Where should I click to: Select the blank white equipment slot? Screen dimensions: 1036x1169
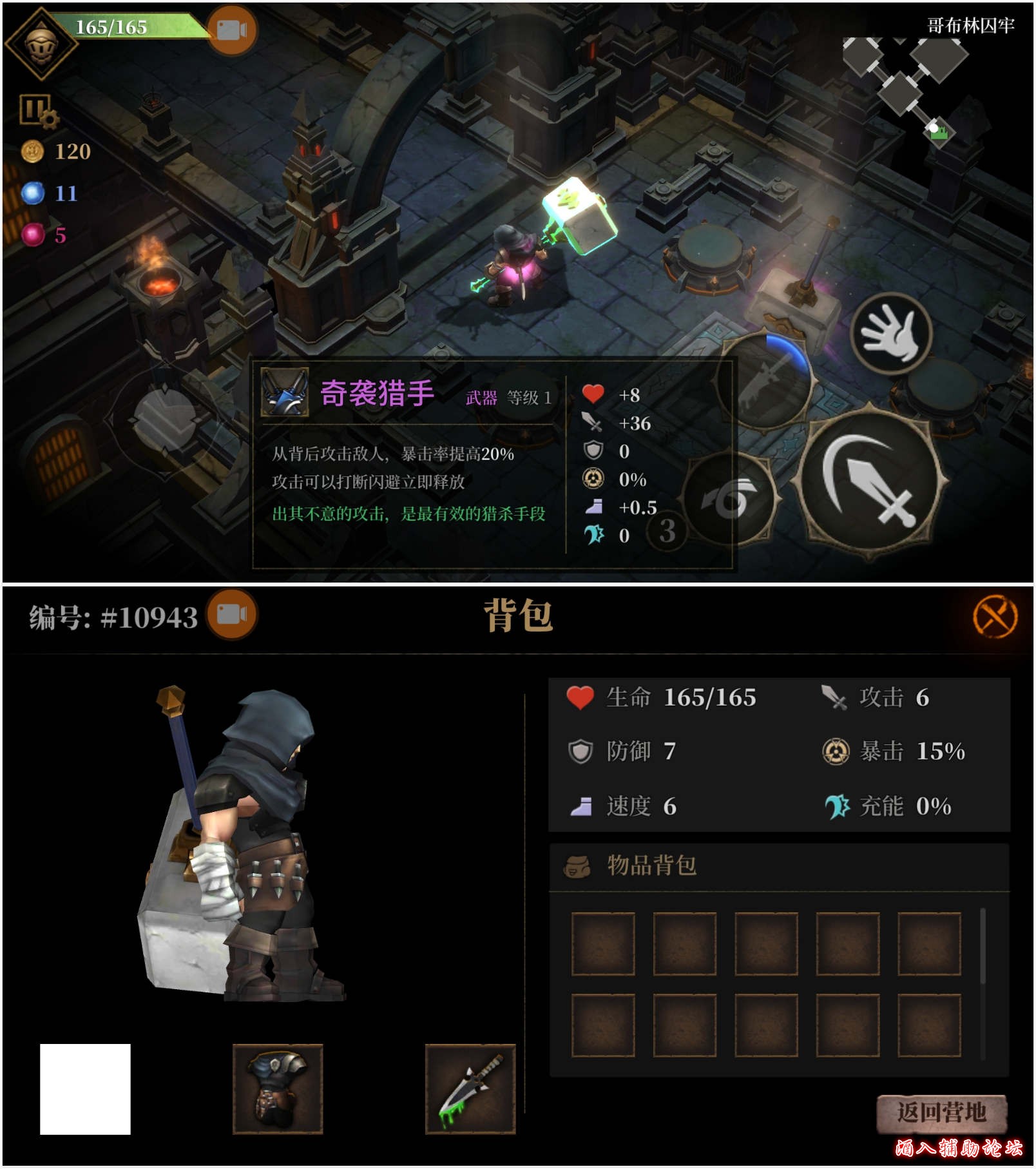pyautogui.click(x=85, y=1088)
